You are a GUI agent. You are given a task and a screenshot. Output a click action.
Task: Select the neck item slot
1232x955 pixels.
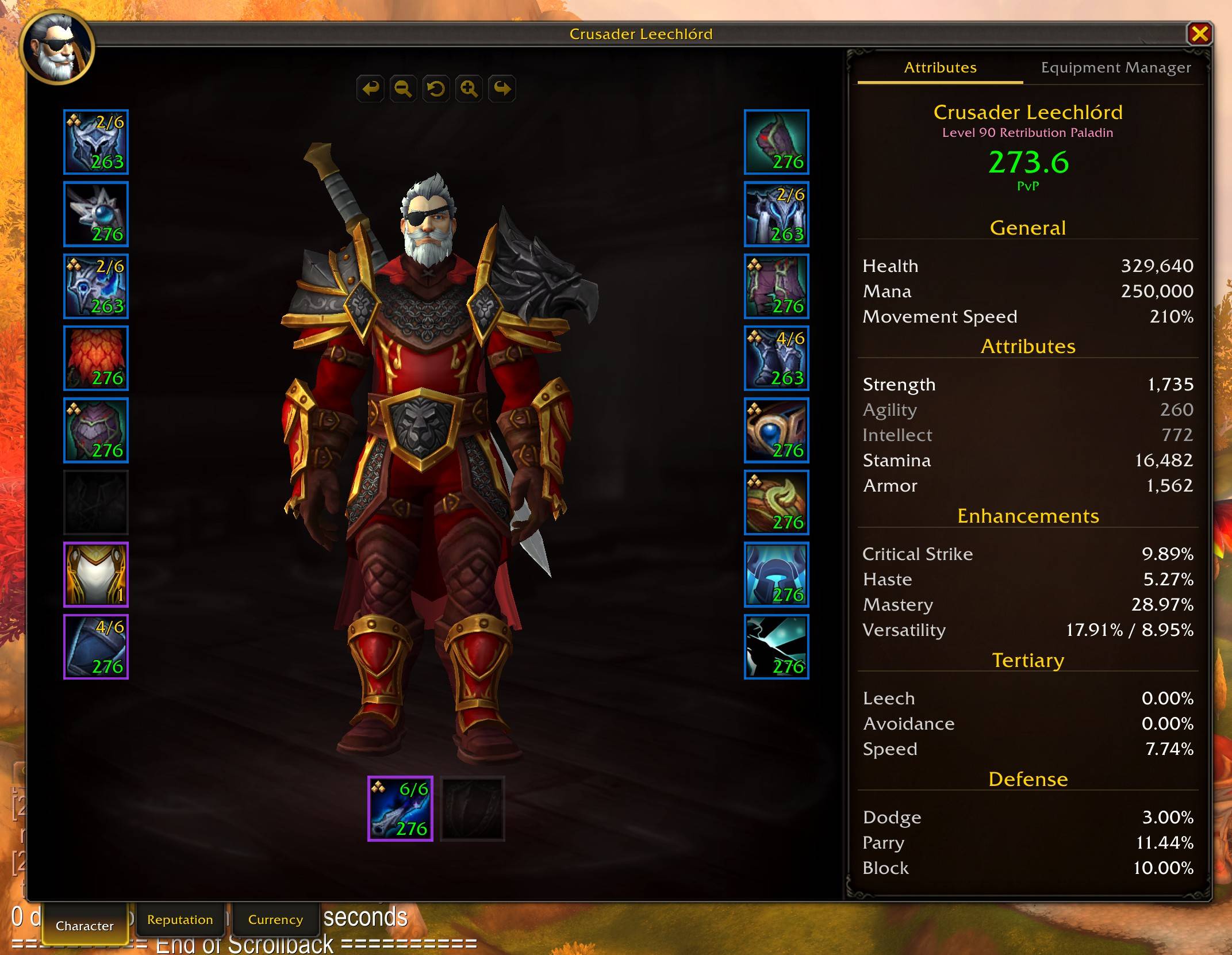click(95, 214)
